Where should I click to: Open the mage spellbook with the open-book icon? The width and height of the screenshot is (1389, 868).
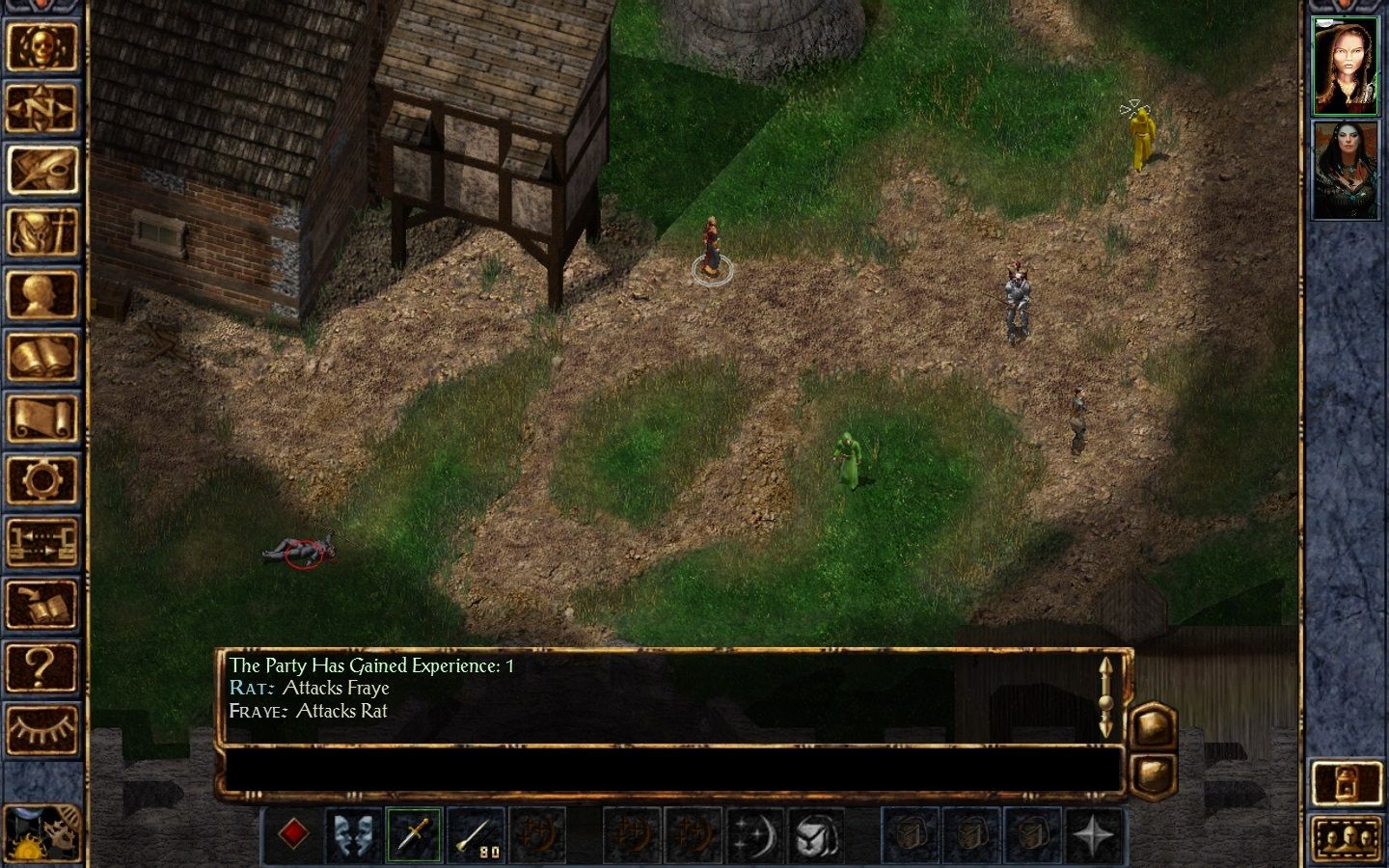click(41, 357)
